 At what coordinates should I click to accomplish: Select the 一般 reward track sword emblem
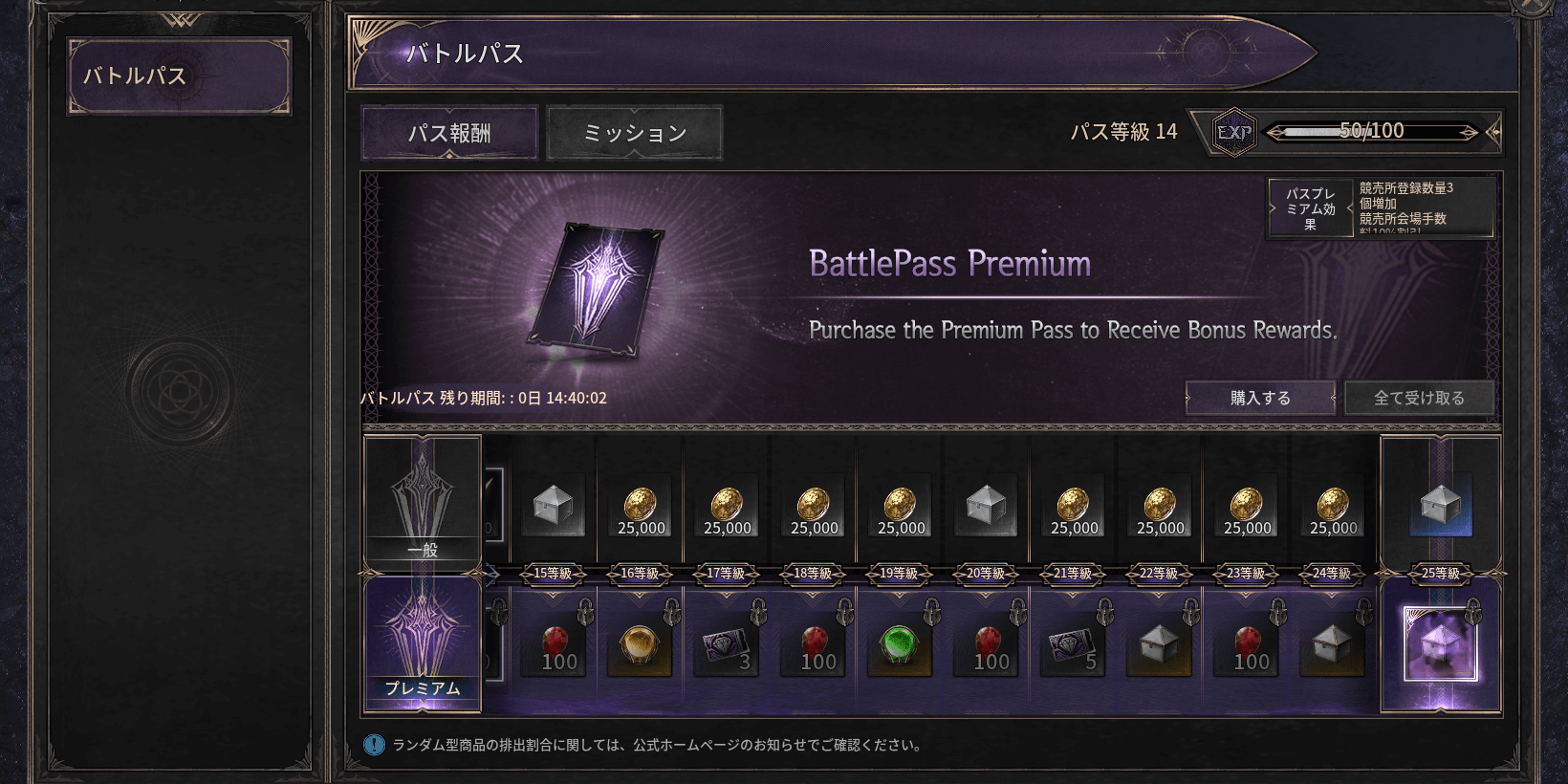click(423, 497)
